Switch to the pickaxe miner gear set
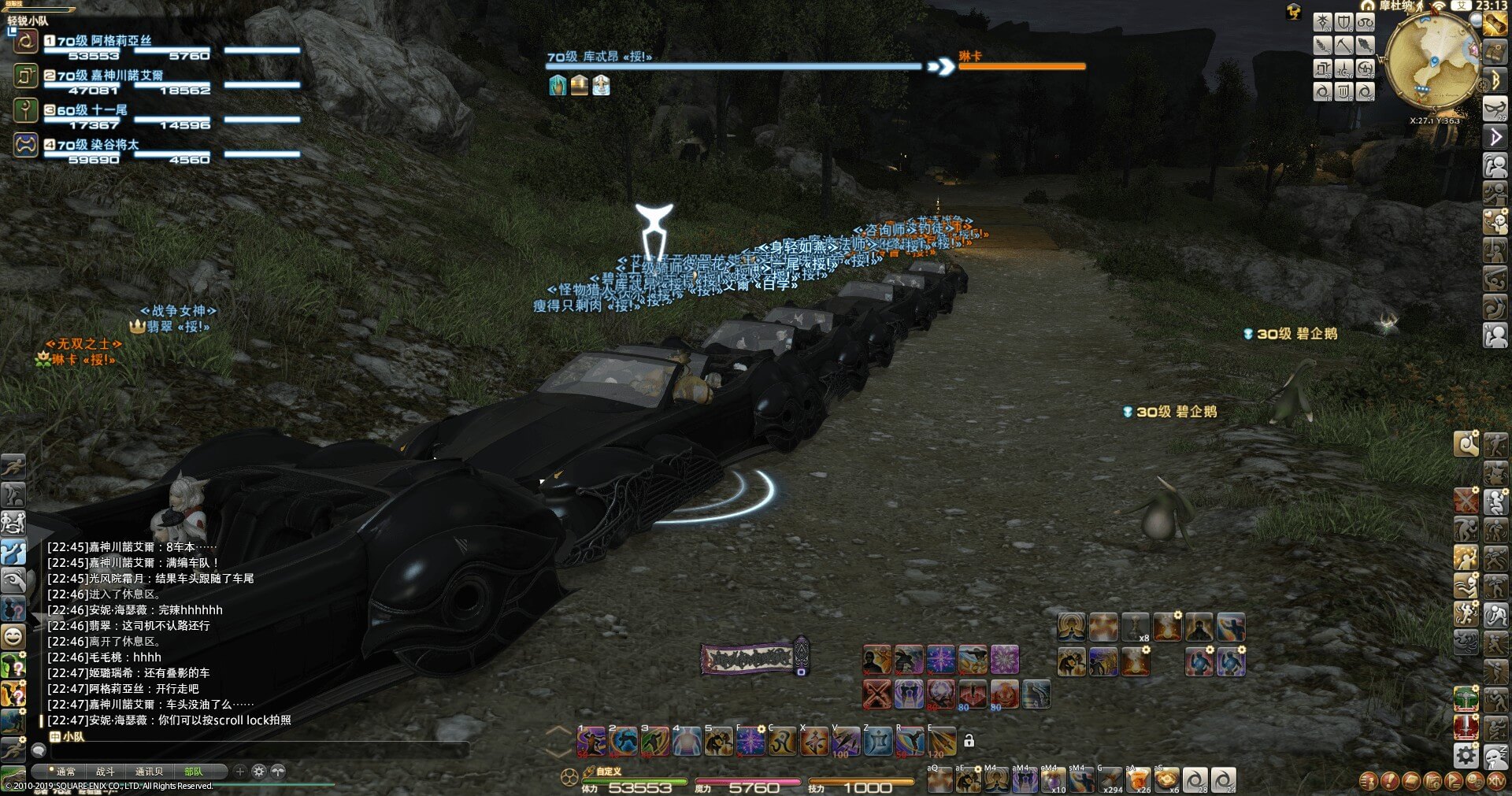 point(1343,46)
